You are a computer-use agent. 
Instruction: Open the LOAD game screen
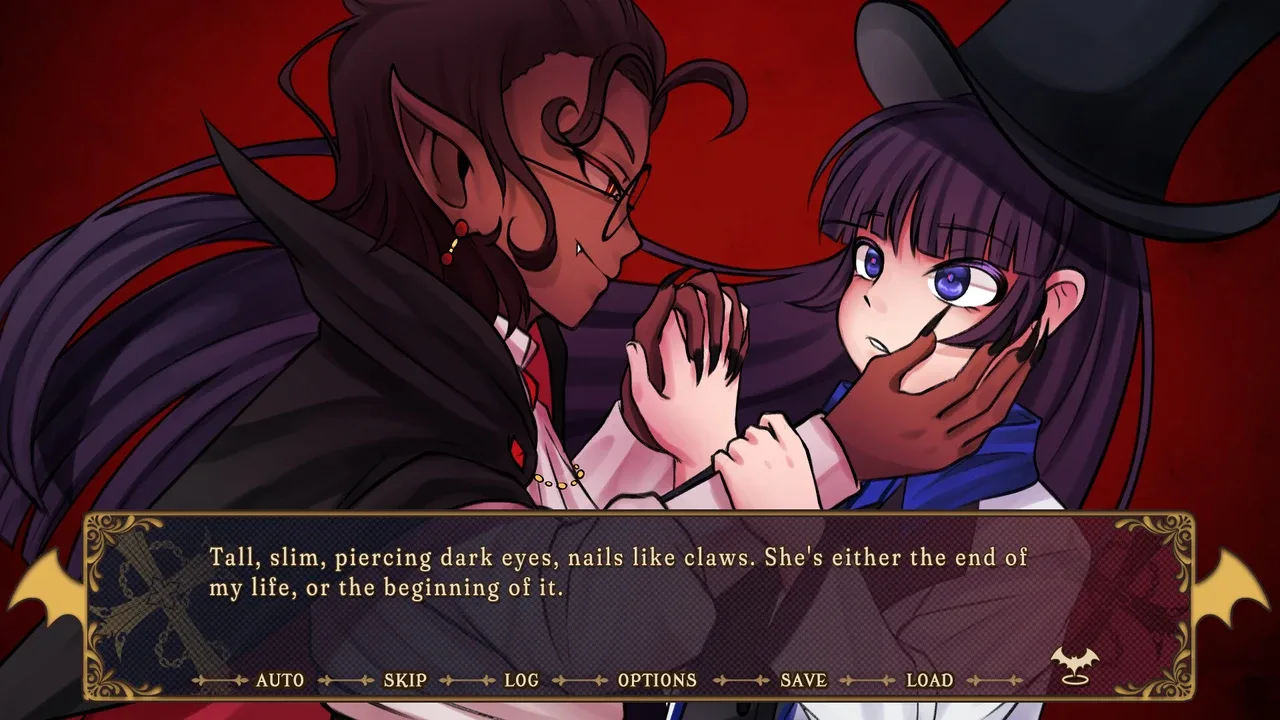pos(929,680)
